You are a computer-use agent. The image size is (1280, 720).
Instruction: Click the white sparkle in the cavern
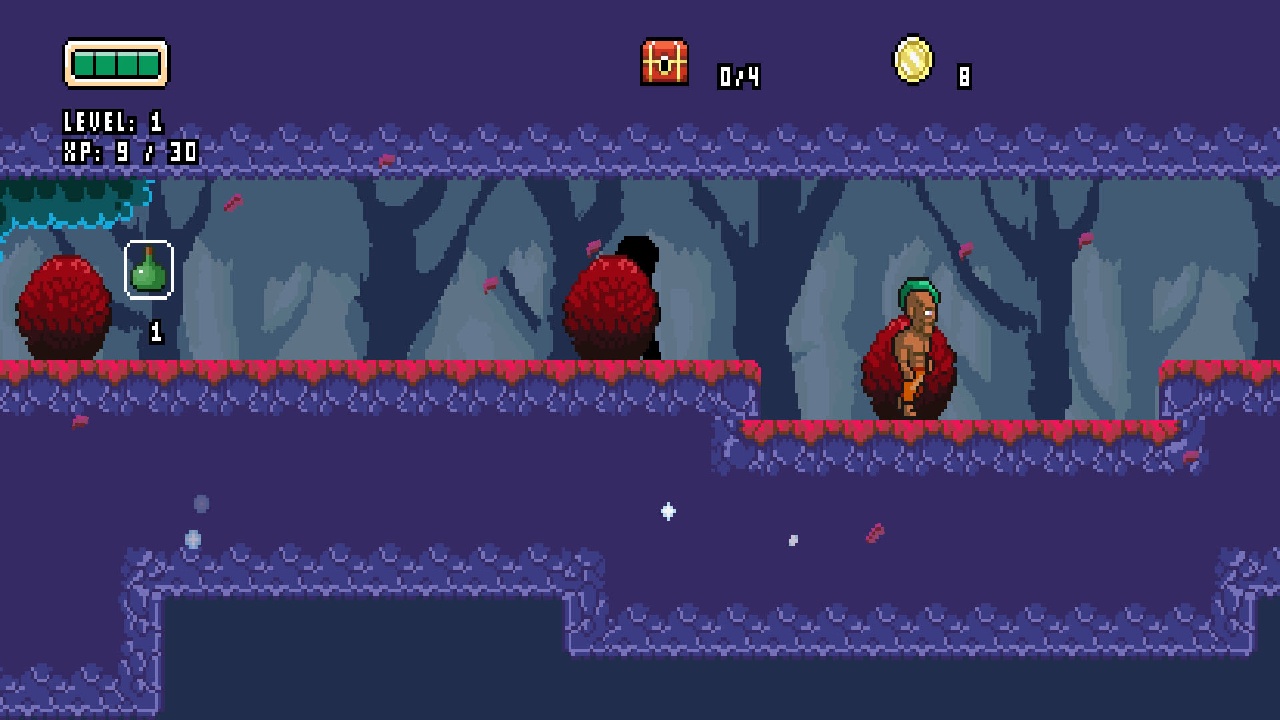coord(668,512)
